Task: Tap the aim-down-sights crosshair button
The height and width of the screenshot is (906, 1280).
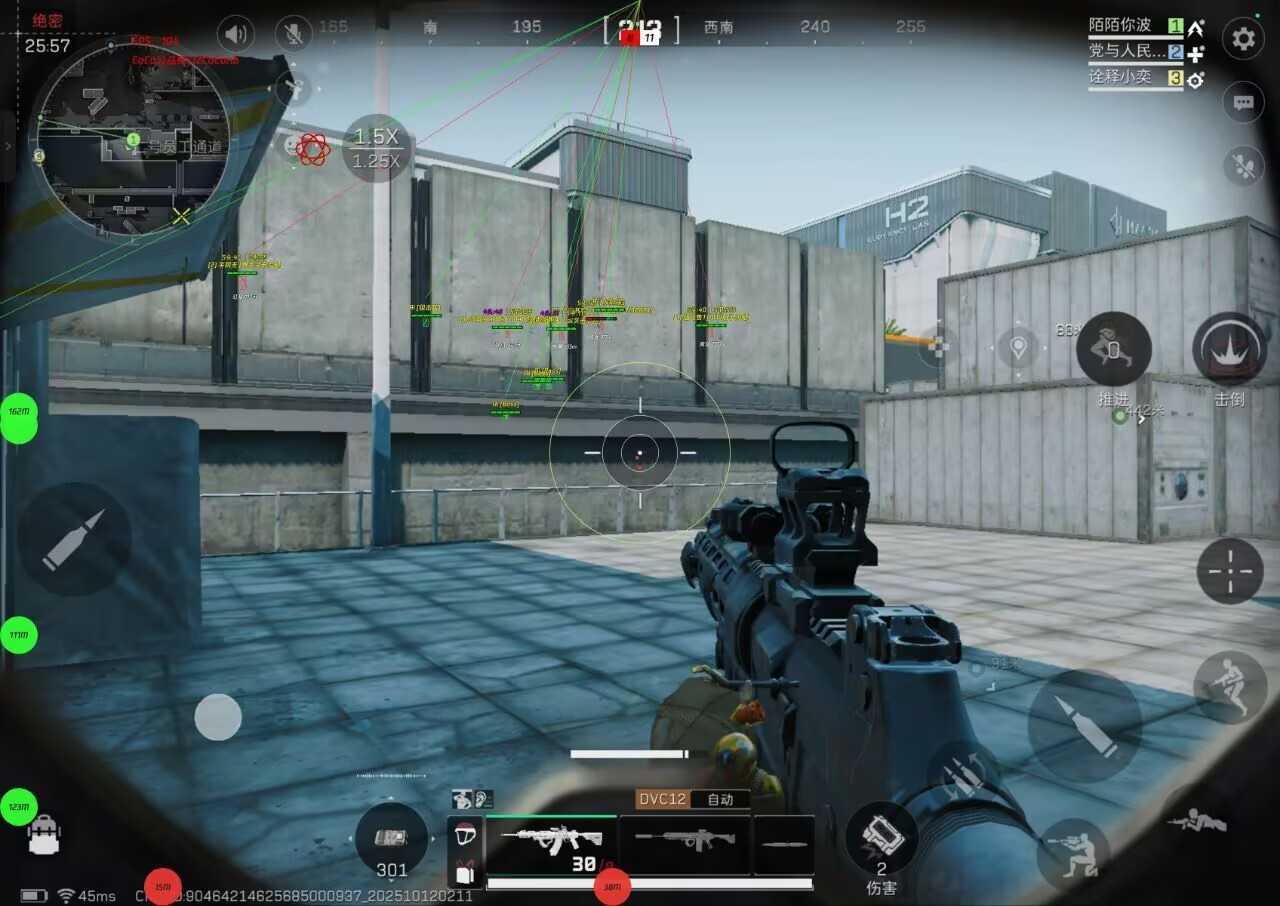Action: tap(1230, 571)
